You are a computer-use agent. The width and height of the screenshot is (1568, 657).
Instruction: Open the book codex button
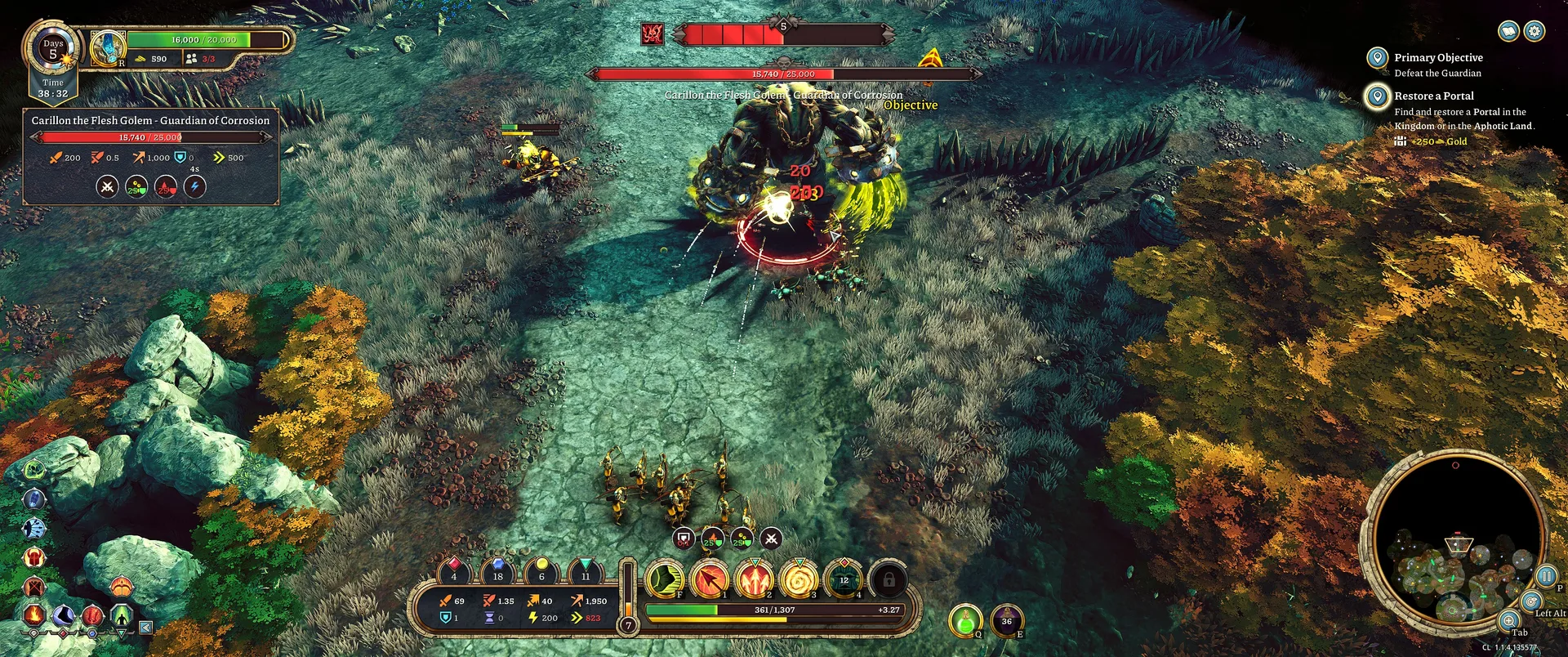tap(1508, 31)
